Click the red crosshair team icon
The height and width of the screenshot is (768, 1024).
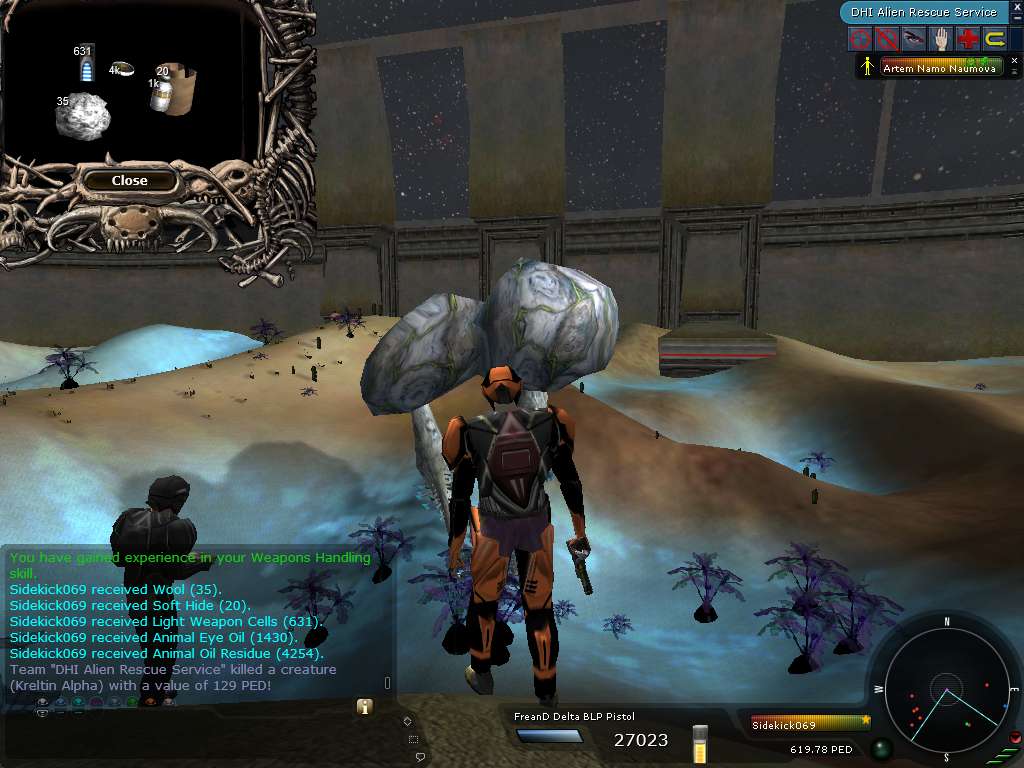pos(859,39)
